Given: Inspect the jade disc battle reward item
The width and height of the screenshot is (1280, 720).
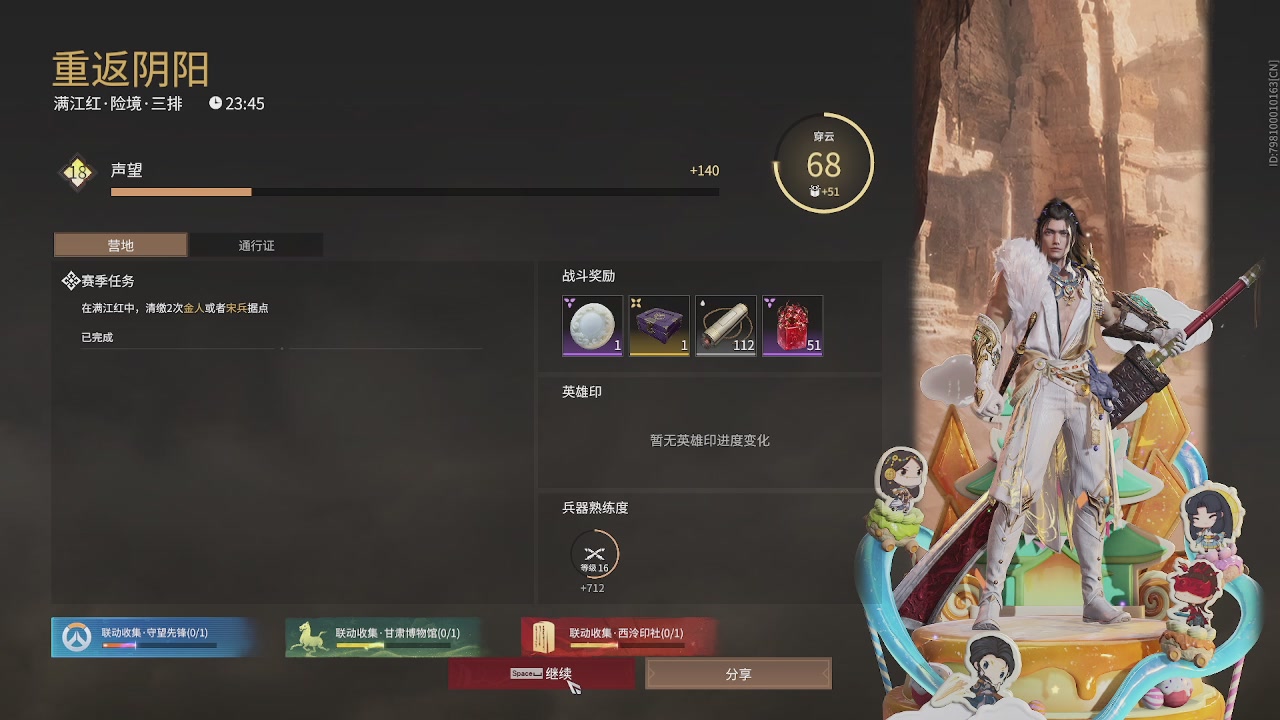Looking at the screenshot, I should click(591, 324).
